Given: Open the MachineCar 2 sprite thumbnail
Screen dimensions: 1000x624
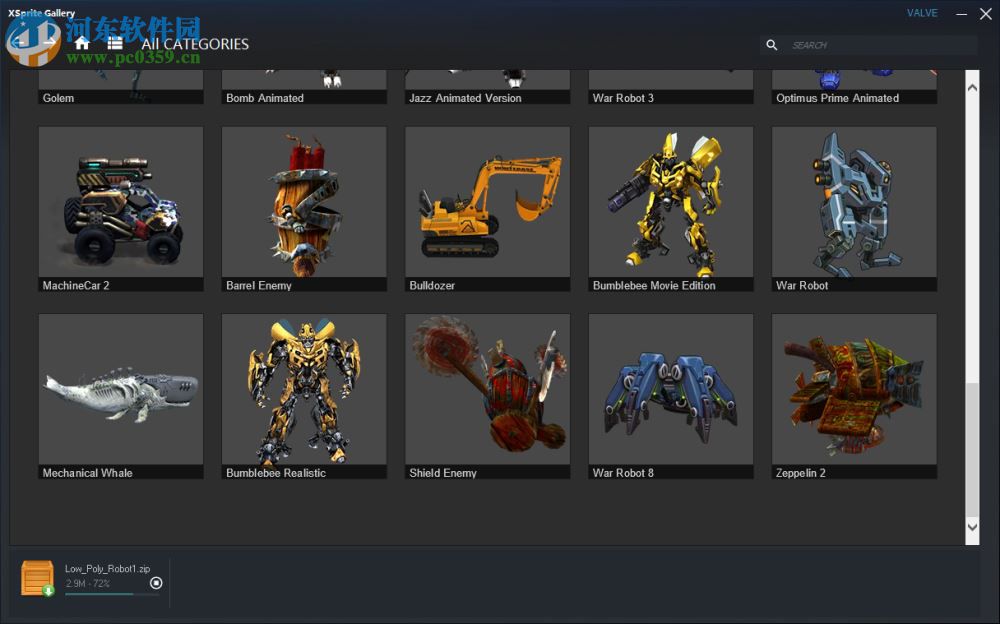Looking at the screenshot, I should 120,203.
